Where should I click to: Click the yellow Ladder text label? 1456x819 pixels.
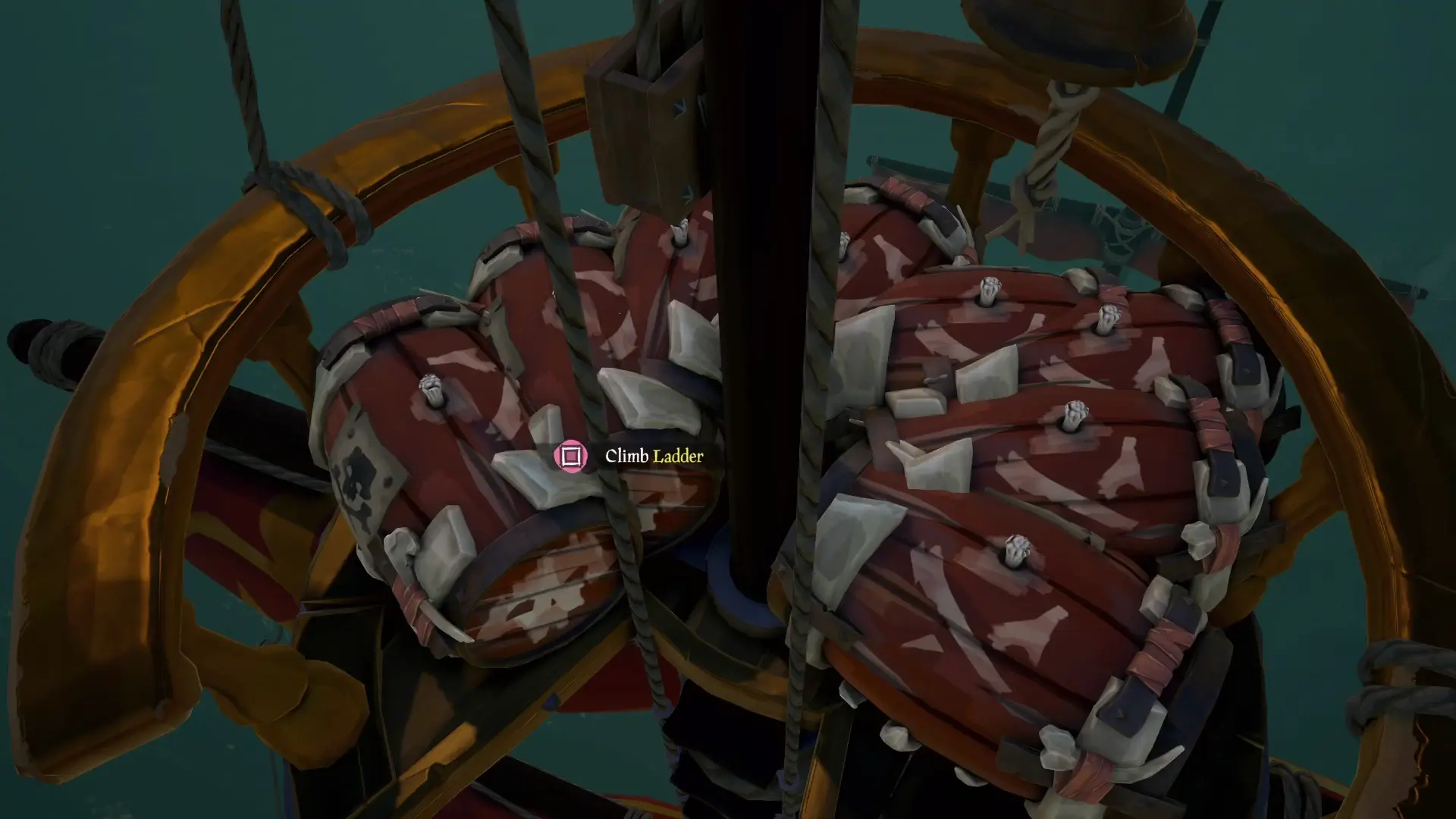677,457
